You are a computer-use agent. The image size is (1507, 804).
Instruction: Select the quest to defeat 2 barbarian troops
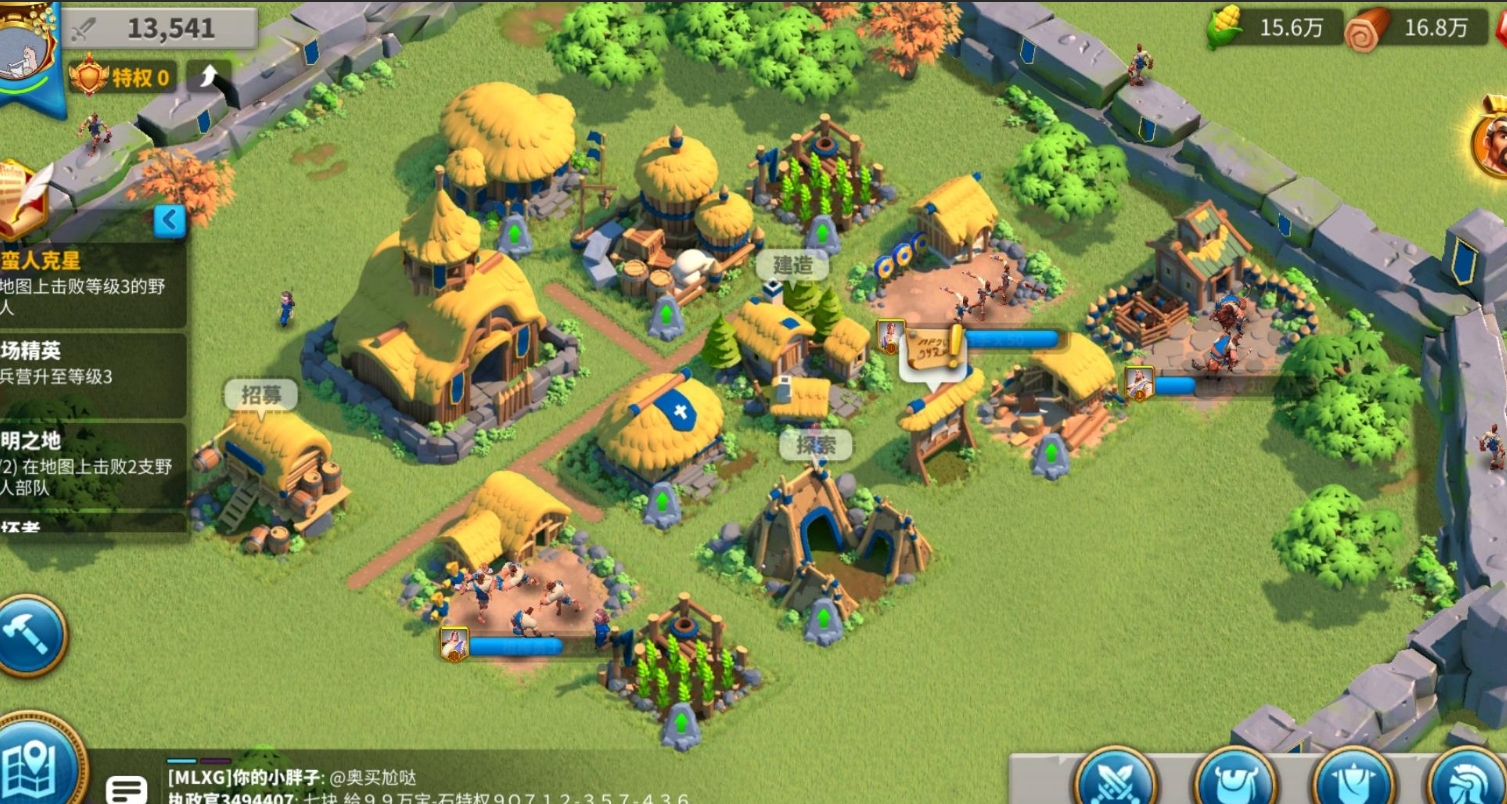(x=92, y=466)
